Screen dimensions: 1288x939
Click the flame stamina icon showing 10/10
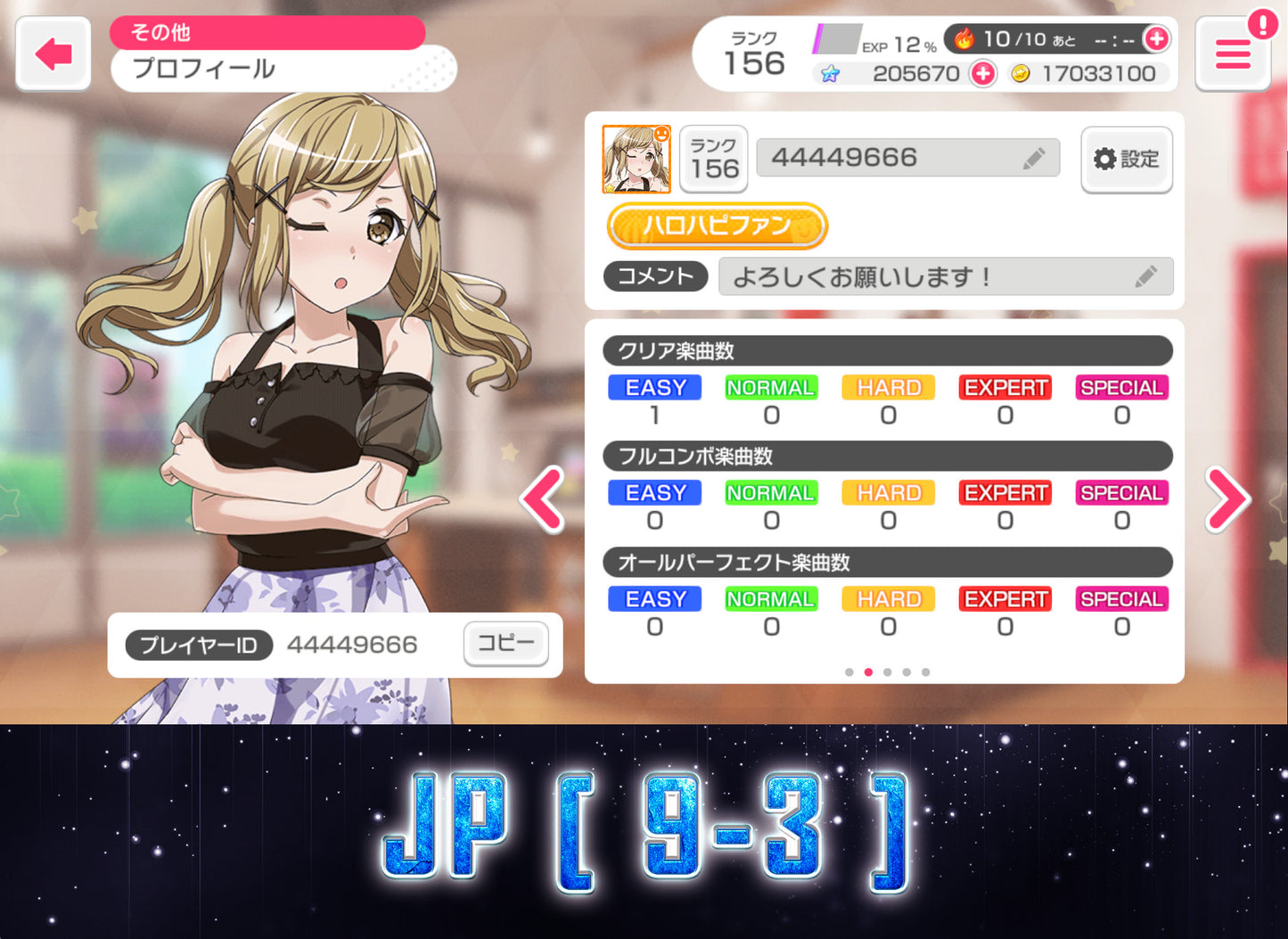[x=966, y=38]
